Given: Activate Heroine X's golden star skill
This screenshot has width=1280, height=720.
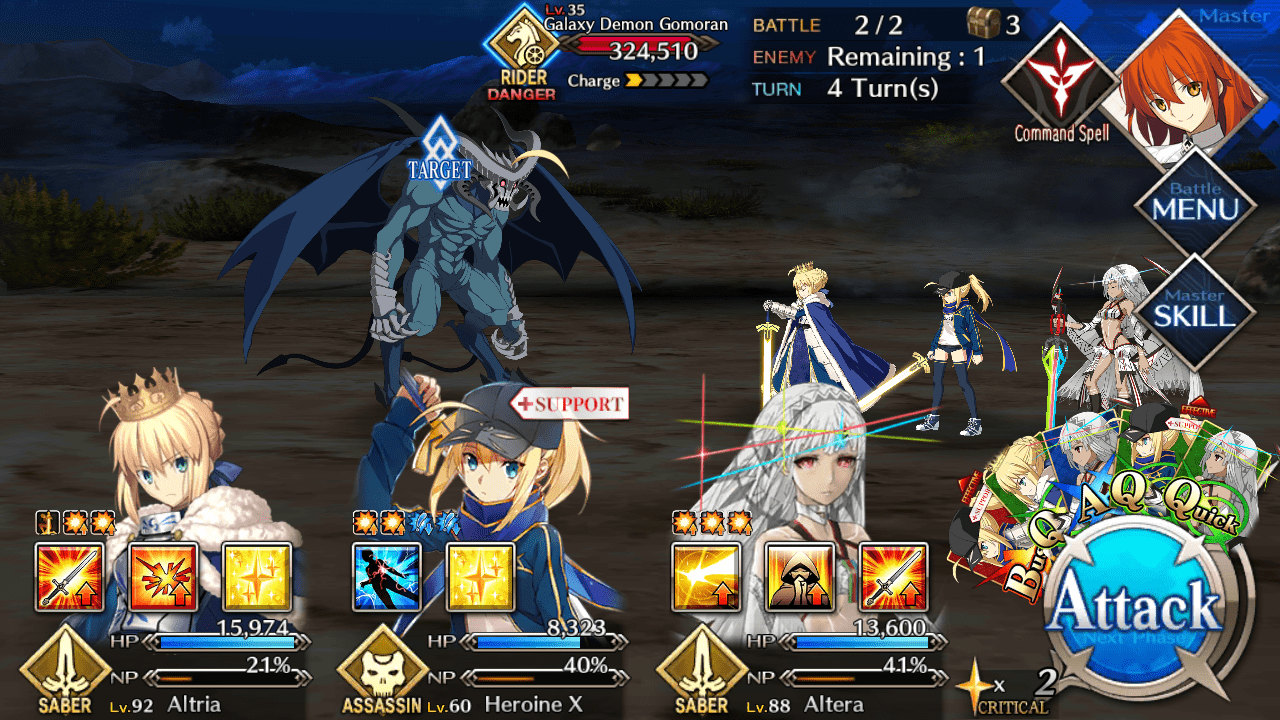Looking at the screenshot, I should click(481, 577).
